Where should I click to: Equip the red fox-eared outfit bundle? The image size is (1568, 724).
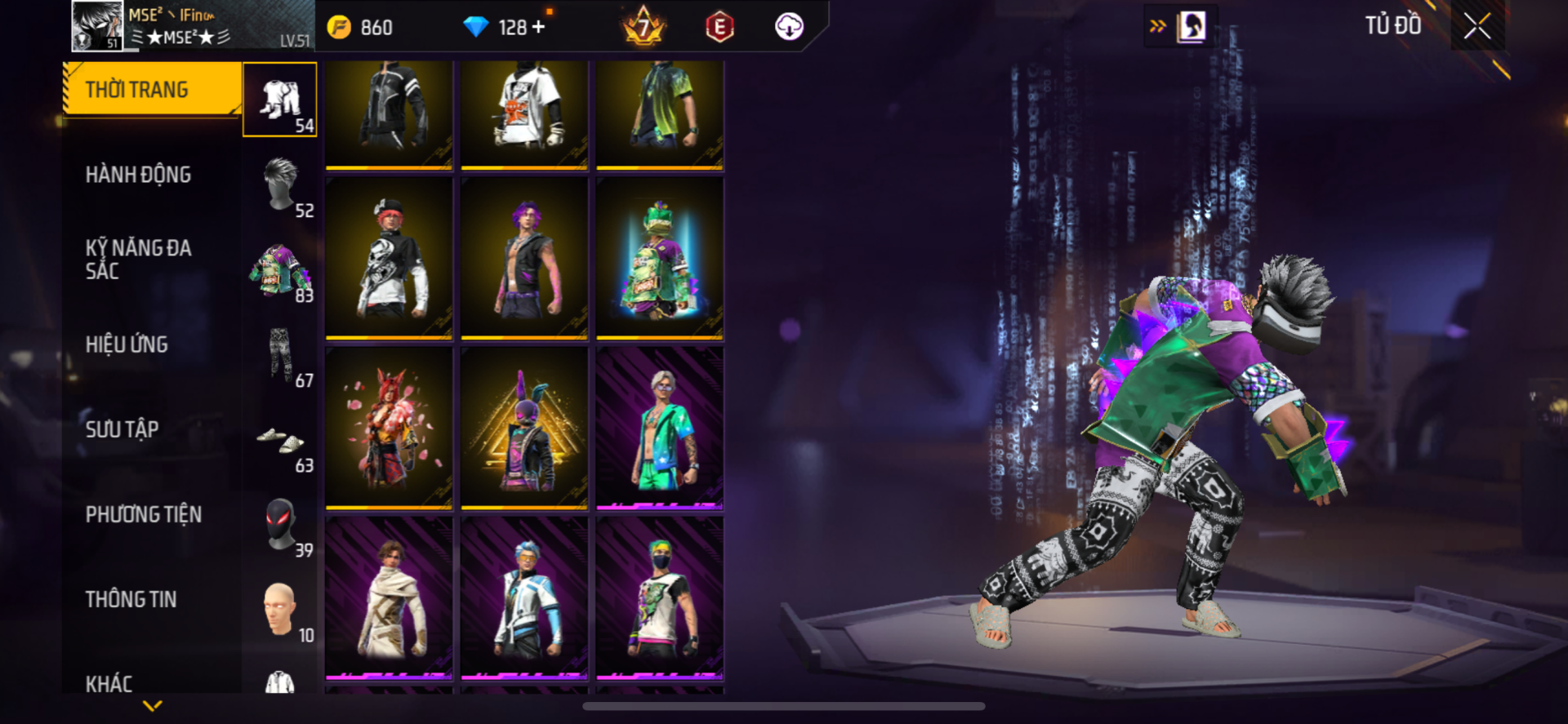pyautogui.click(x=389, y=428)
